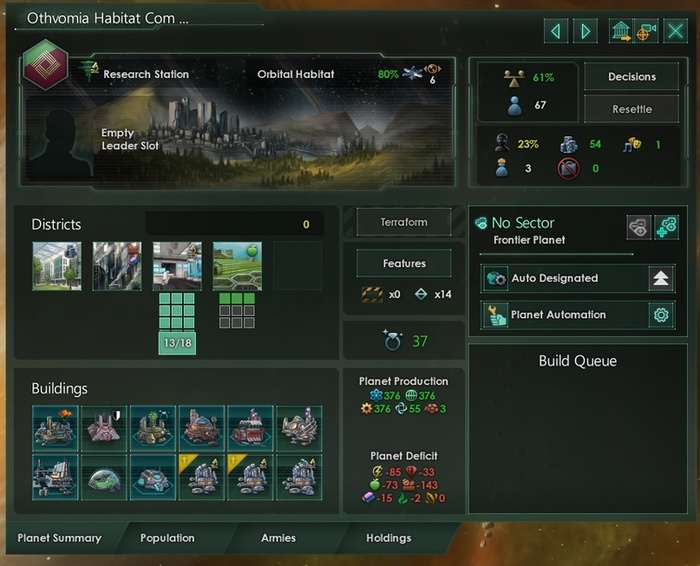Open Planet Automation settings gear

[660, 315]
